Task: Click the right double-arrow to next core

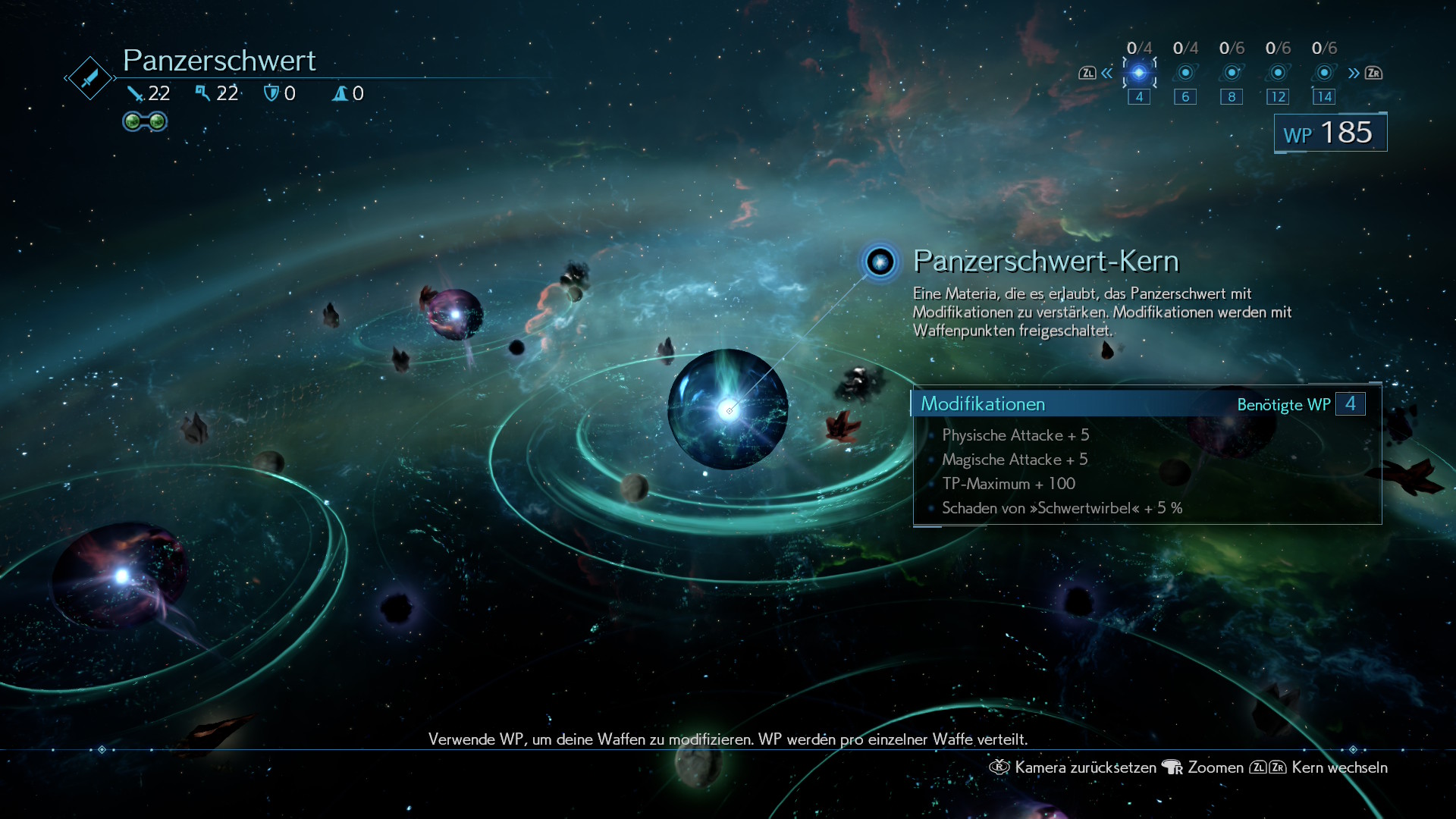Action: (1354, 74)
